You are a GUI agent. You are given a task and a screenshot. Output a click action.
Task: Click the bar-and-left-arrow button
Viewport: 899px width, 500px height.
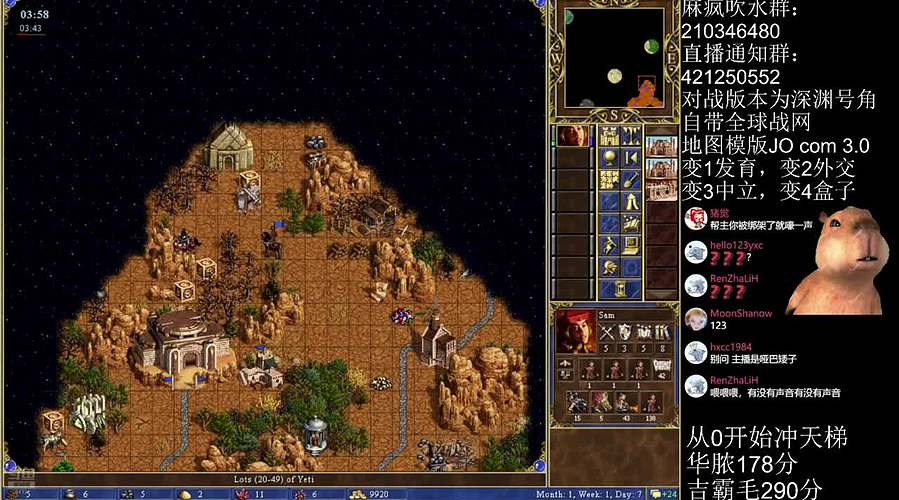point(631,158)
